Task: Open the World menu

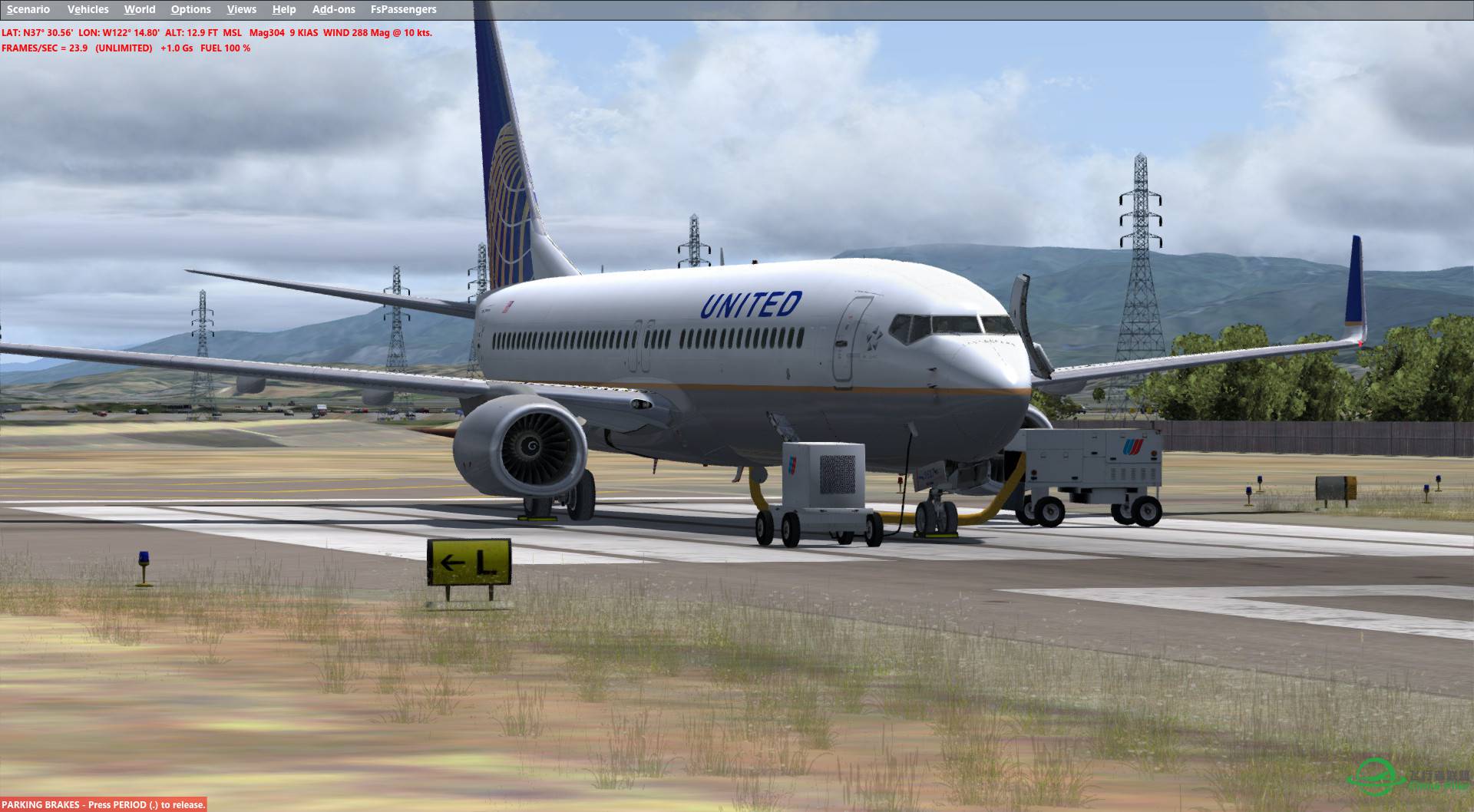Action: pyautogui.click(x=140, y=9)
